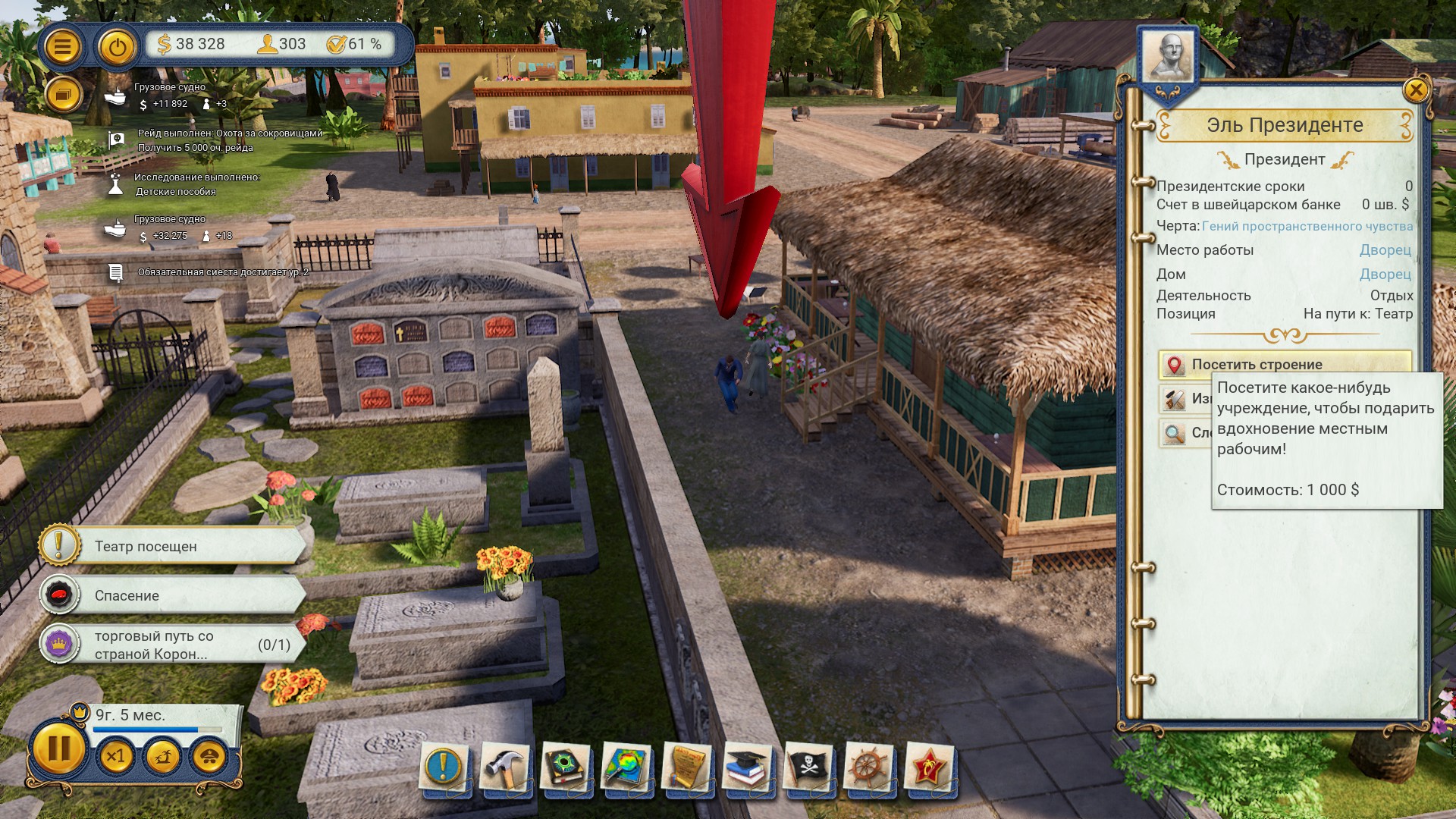Open the ship wheel trade card

(x=869, y=767)
